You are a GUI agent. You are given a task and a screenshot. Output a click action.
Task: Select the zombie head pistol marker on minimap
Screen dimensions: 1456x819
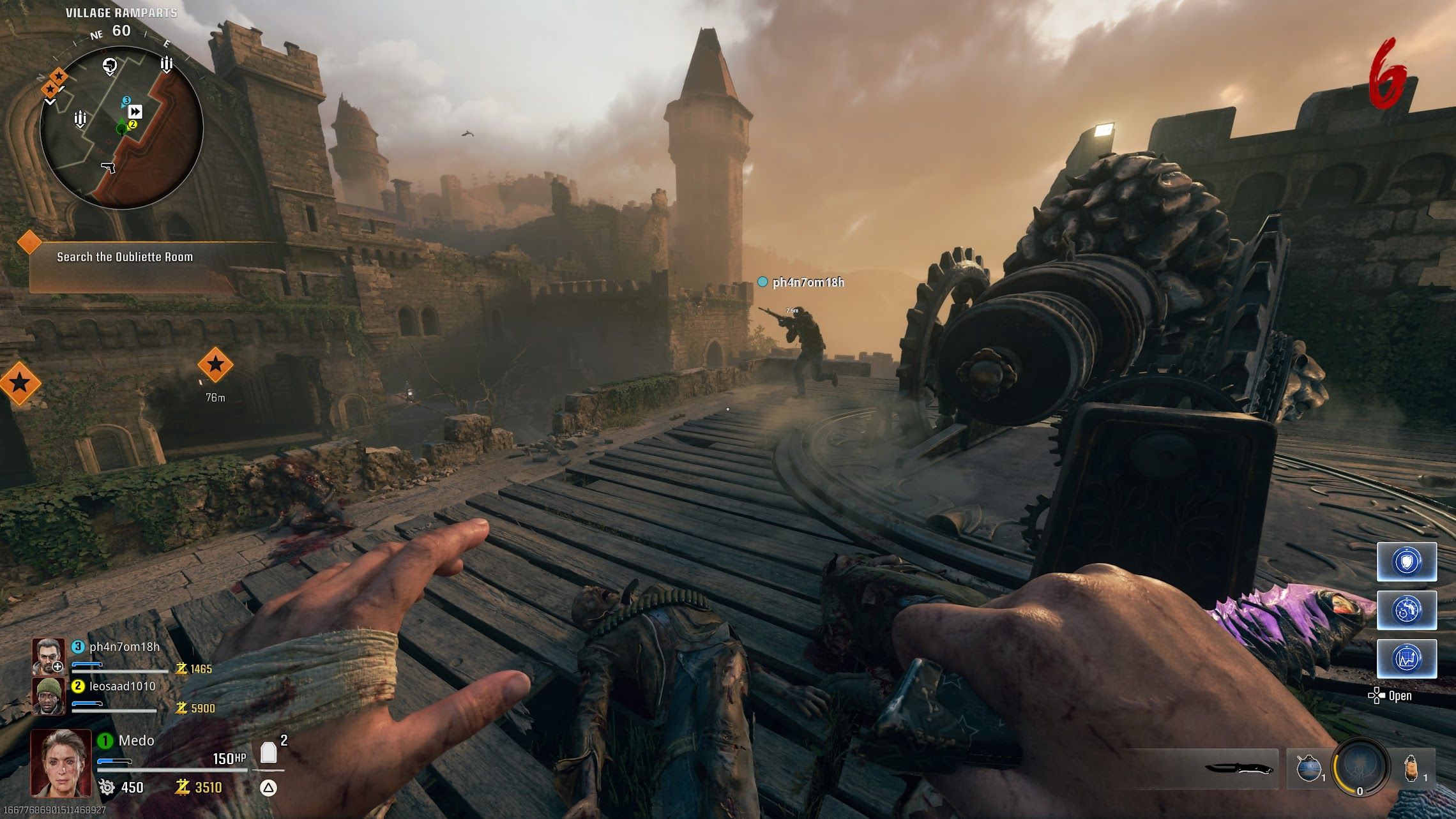point(110,65)
